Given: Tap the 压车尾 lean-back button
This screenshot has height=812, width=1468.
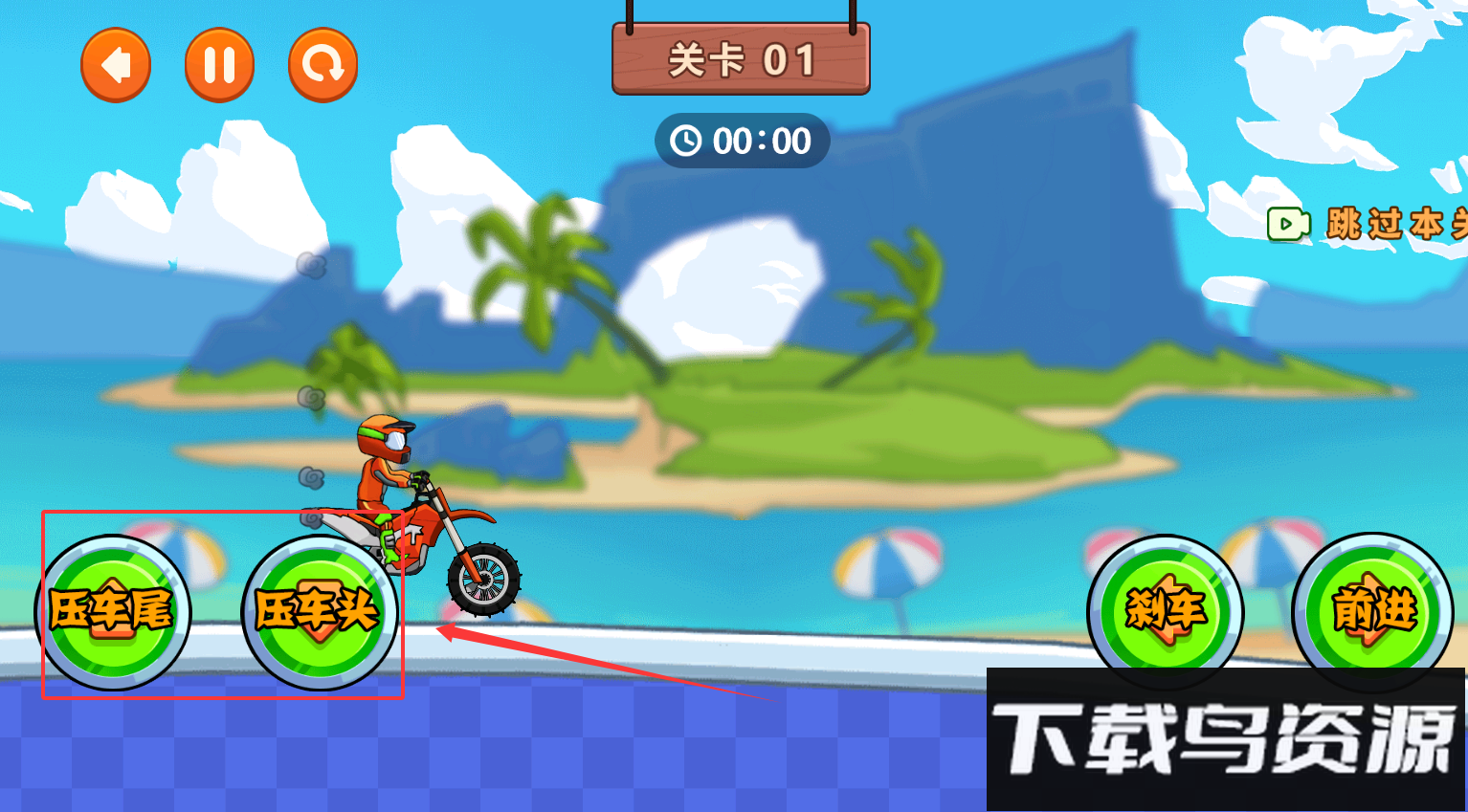Looking at the screenshot, I should (113, 612).
